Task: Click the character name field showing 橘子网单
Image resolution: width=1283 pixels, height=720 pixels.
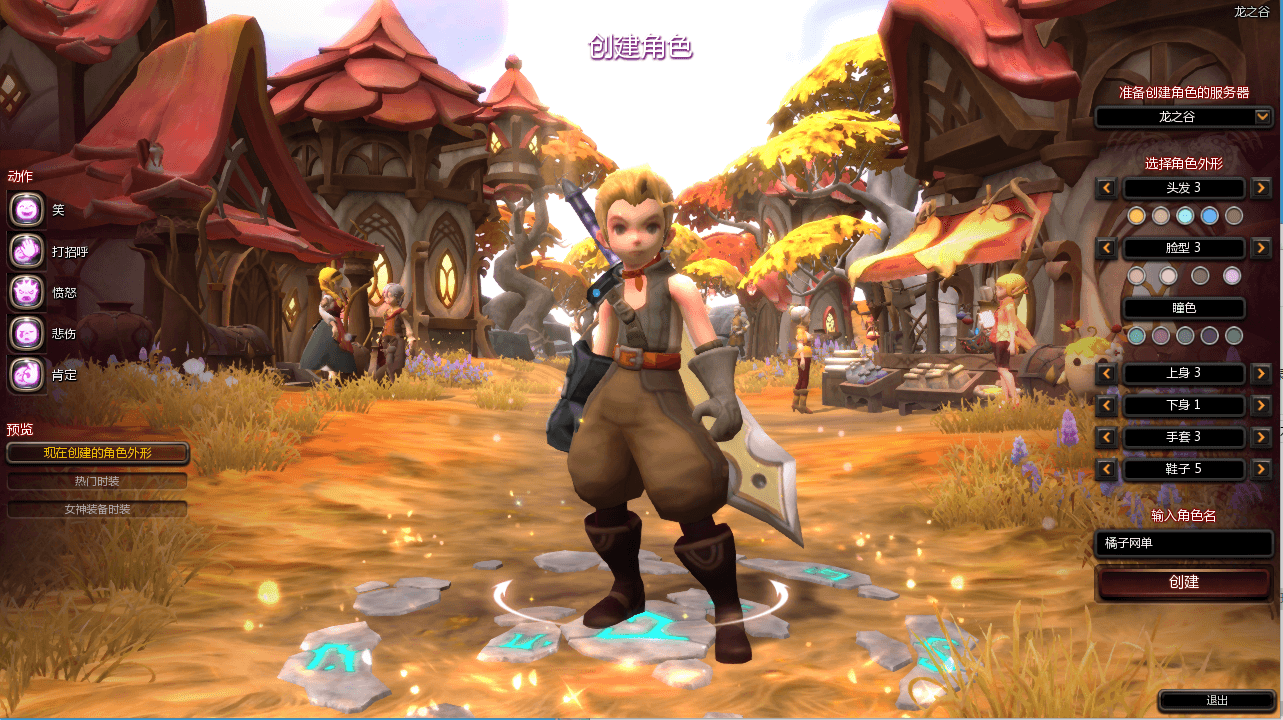Action: pyautogui.click(x=1183, y=543)
